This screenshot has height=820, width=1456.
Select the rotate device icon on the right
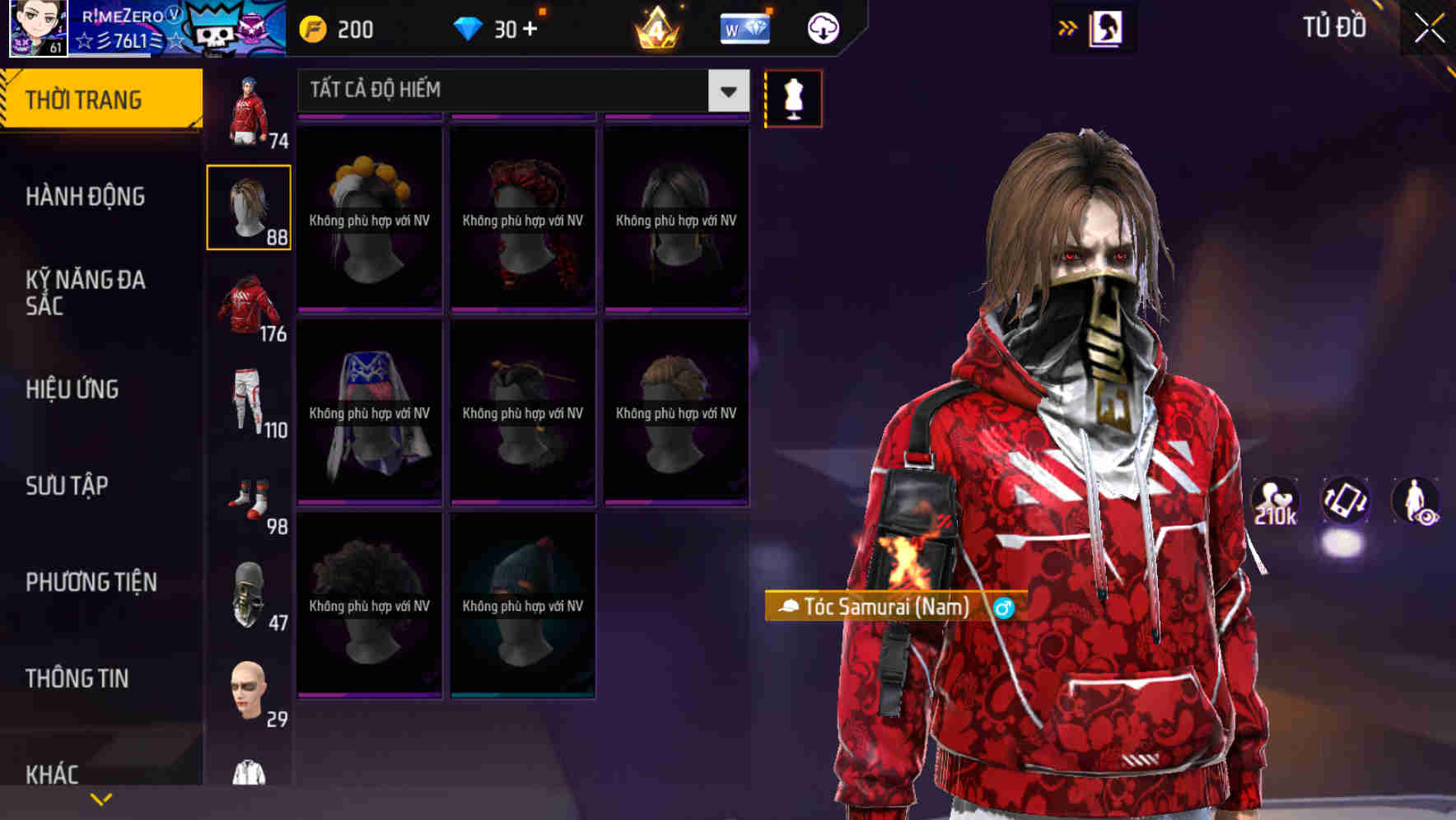click(x=1344, y=501)
